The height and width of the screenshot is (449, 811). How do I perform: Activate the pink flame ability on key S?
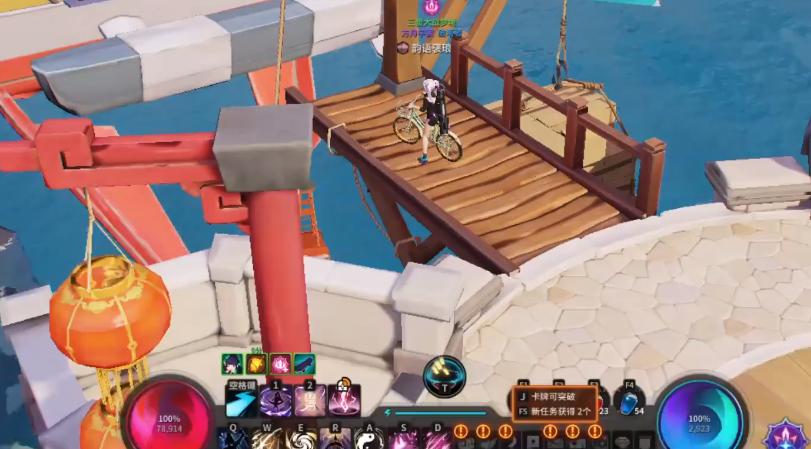coord(403,439)
